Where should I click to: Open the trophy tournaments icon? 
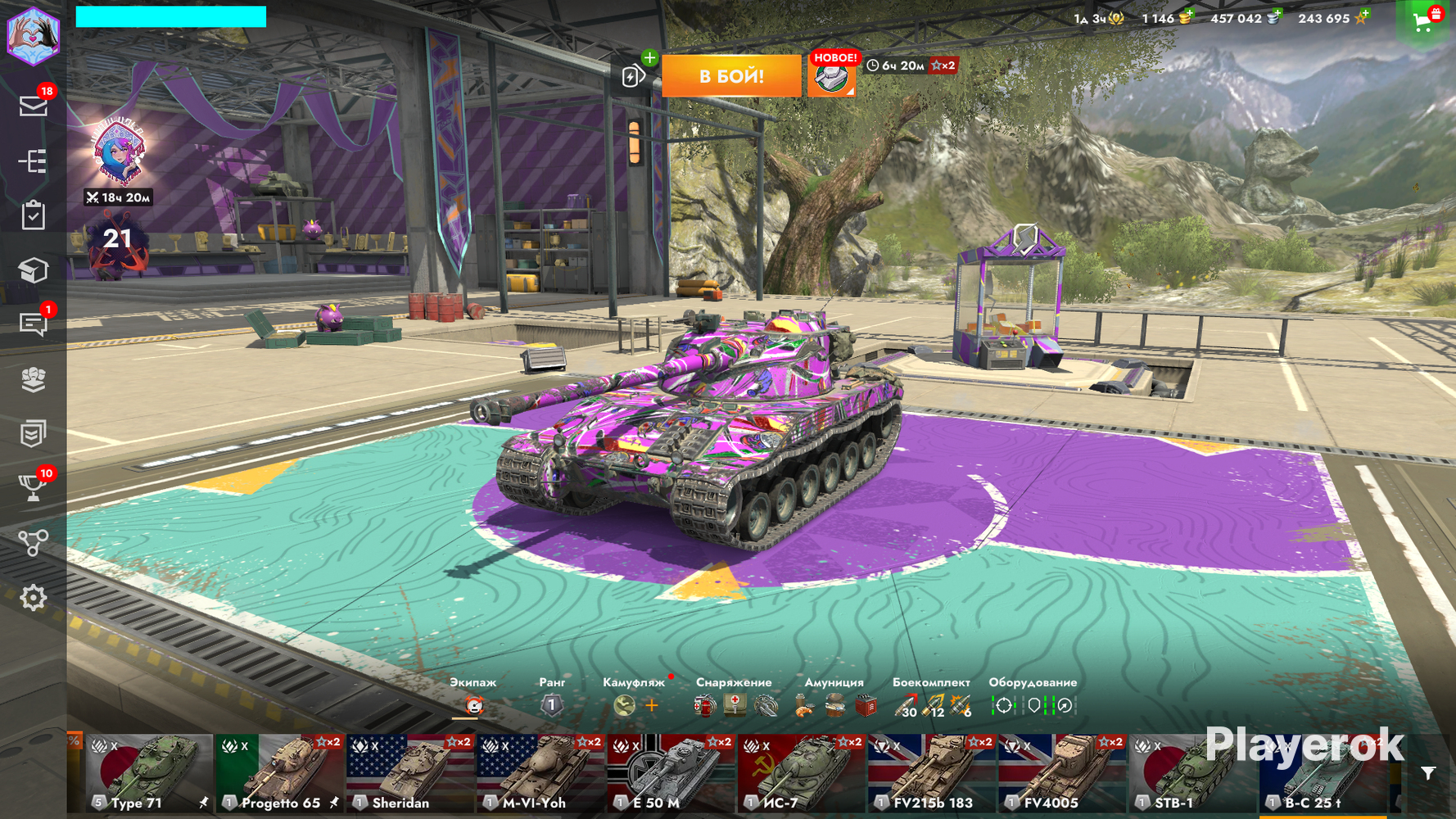pos(33,488)
